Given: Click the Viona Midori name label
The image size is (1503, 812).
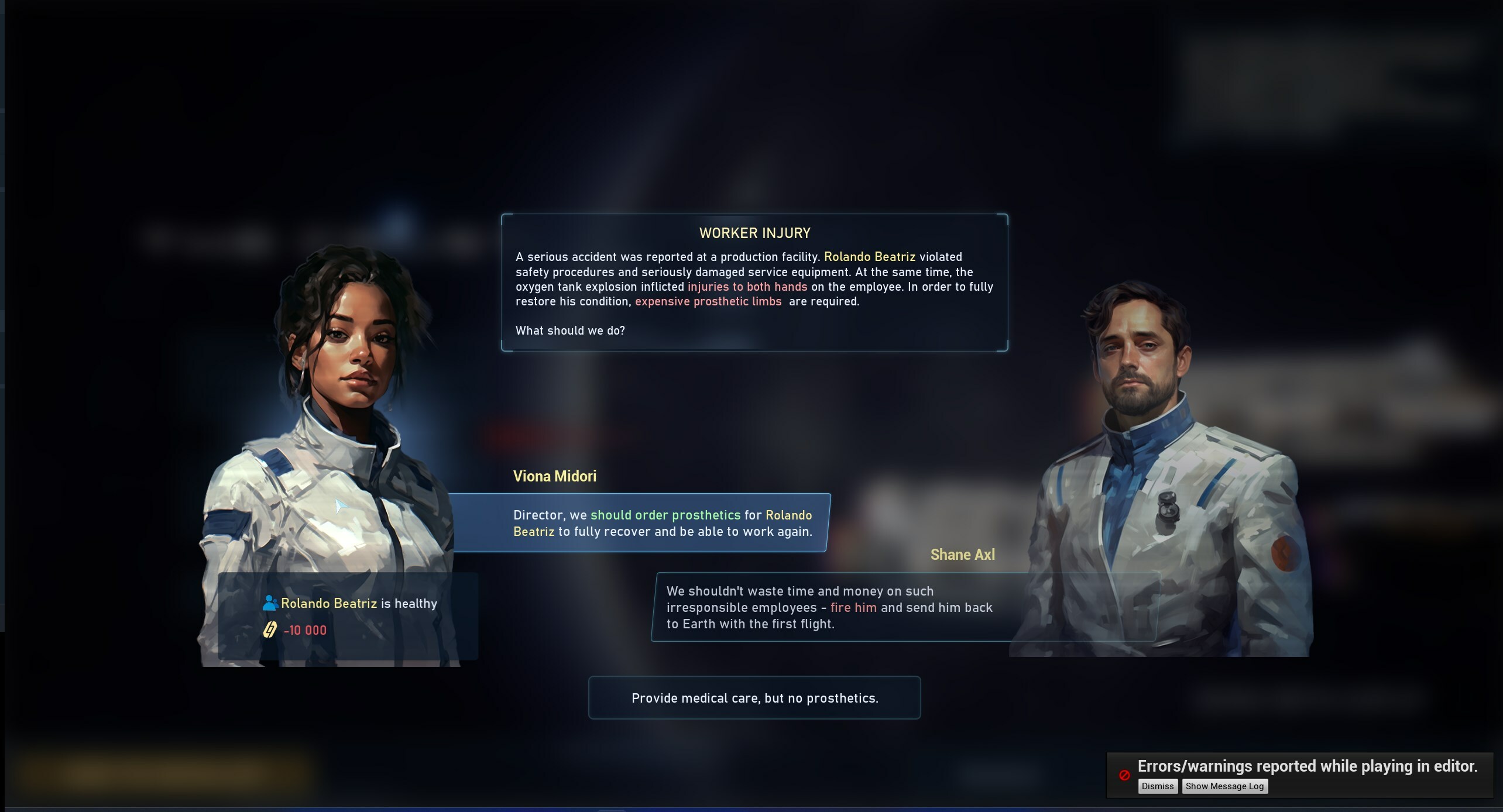Looking at the screenshot, I should pos(555,476).
